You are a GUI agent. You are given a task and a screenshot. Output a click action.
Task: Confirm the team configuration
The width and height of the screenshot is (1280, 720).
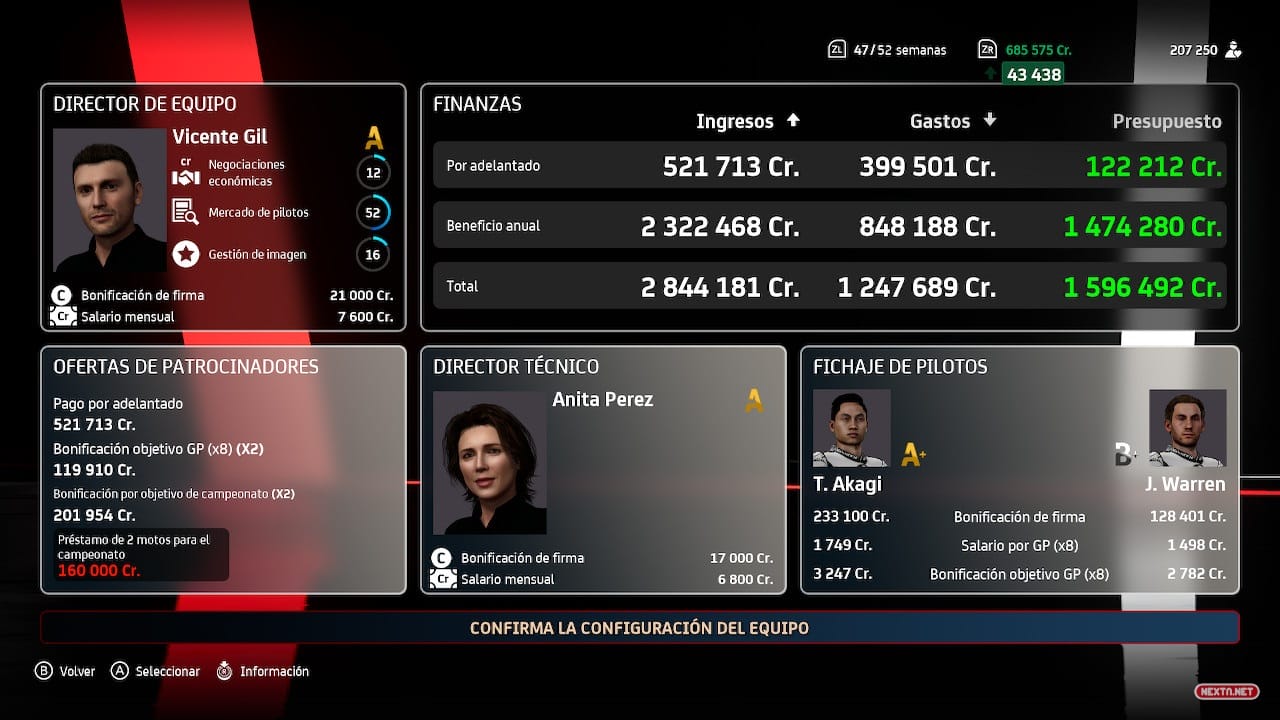point(639,628)
